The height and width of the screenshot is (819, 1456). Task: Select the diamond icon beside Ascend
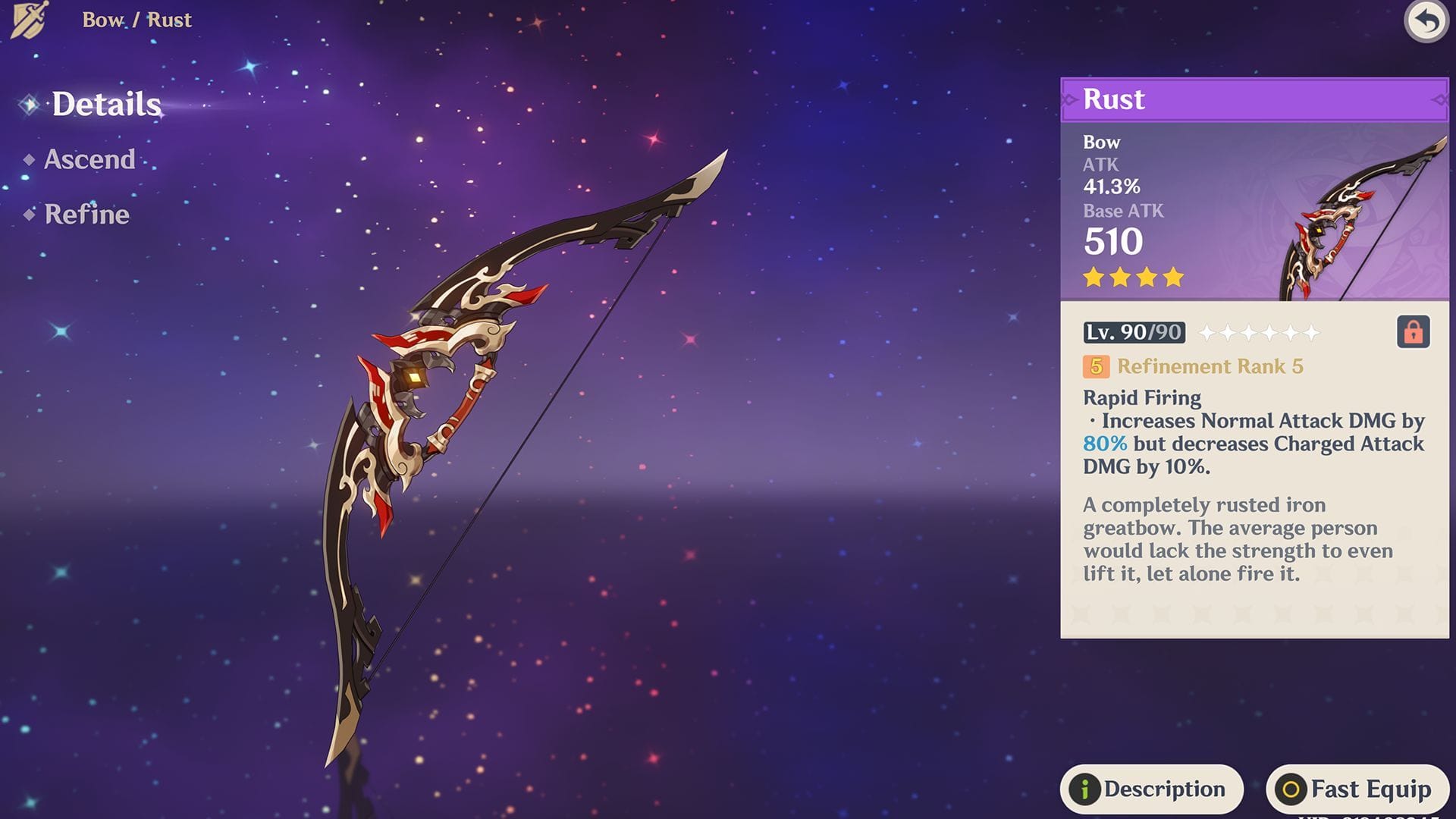click(x=30, y=159)
